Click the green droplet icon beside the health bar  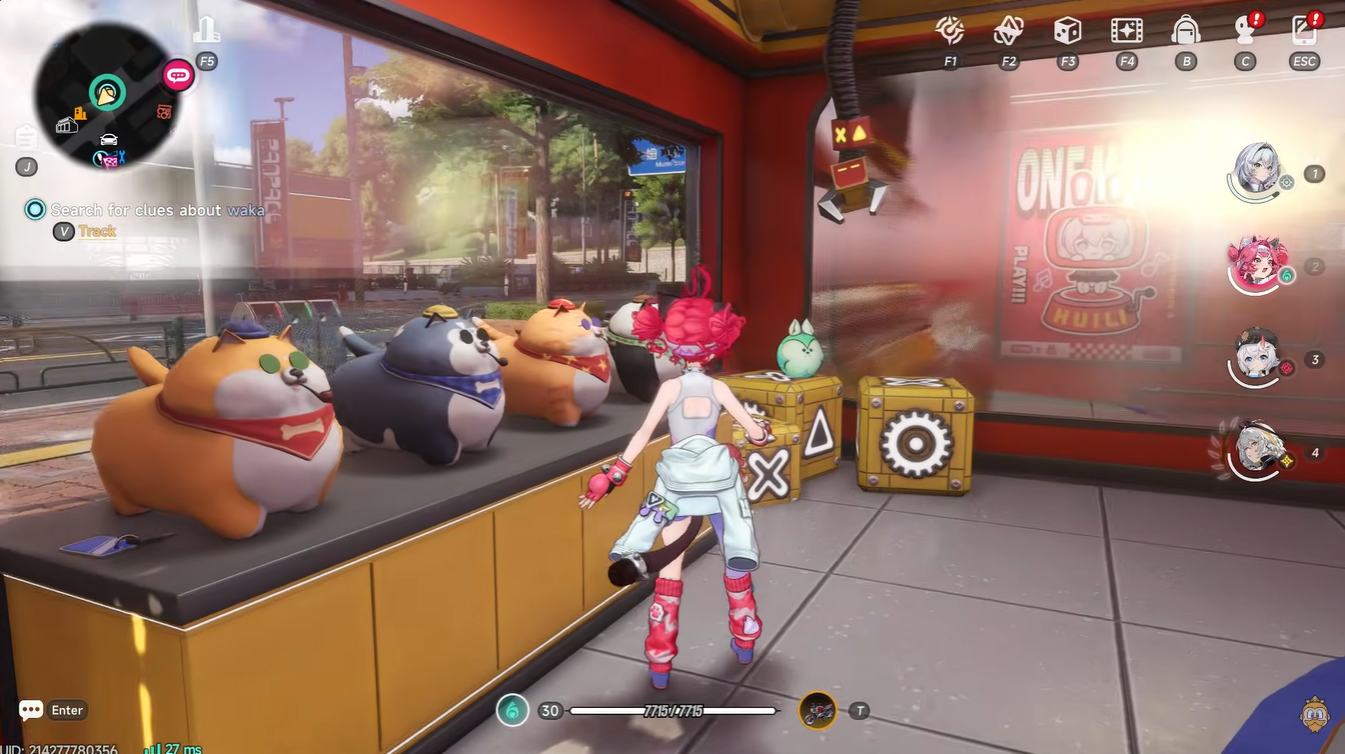pyautogui.click(x=511, y=710)
